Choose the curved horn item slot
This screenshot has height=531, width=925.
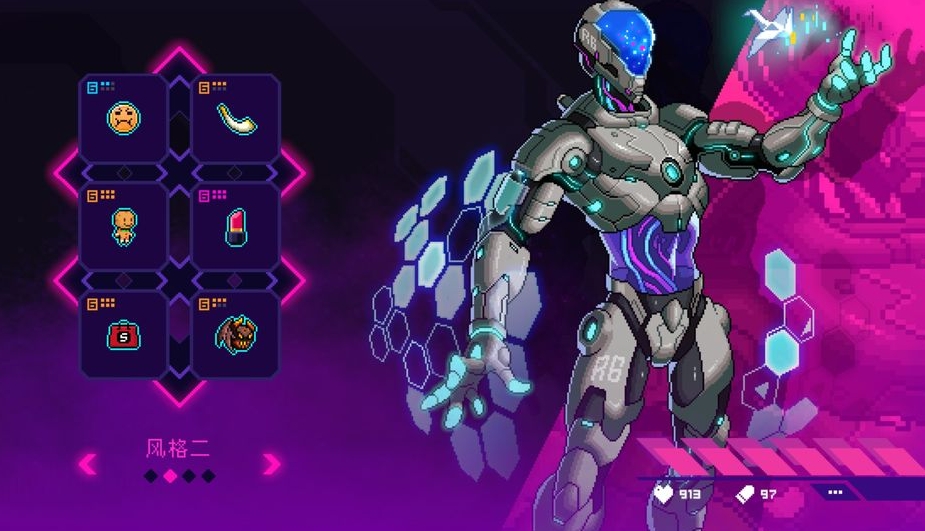point(236,119)
